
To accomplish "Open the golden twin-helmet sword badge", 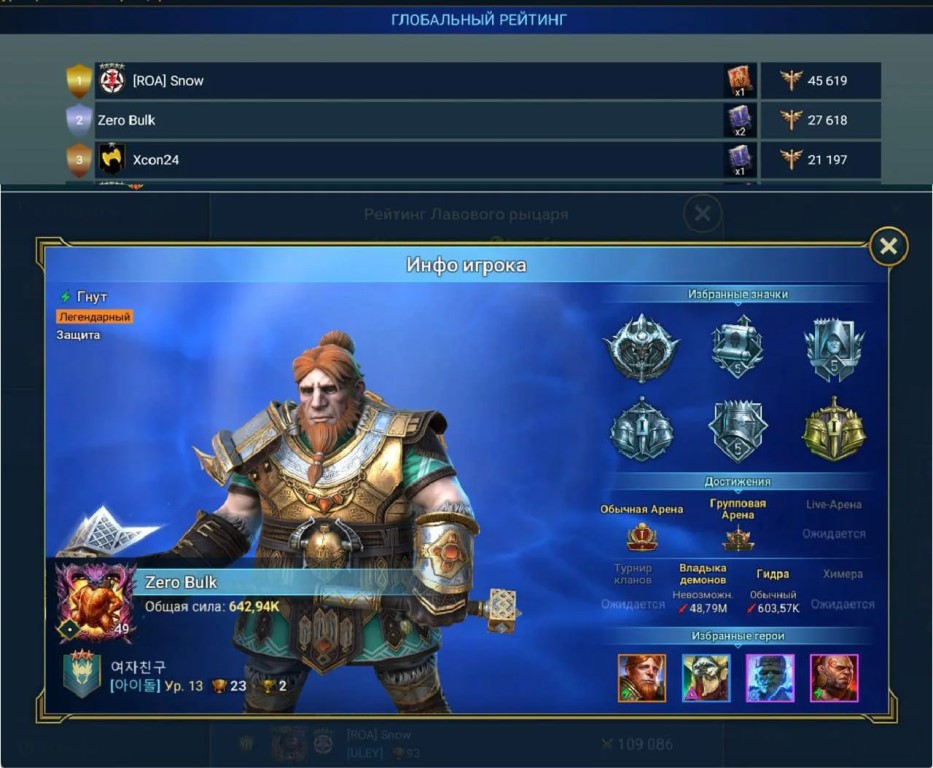I will coord(834,430).
